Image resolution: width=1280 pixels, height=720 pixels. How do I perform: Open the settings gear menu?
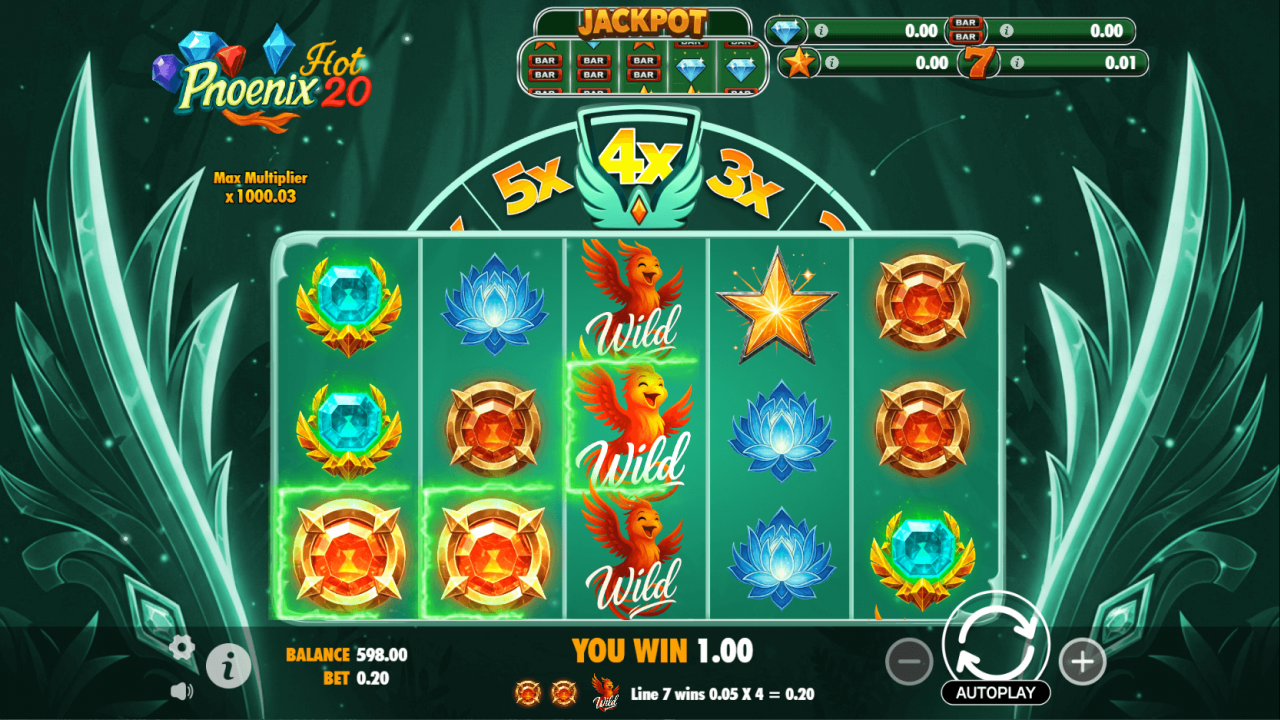[182, 648]
